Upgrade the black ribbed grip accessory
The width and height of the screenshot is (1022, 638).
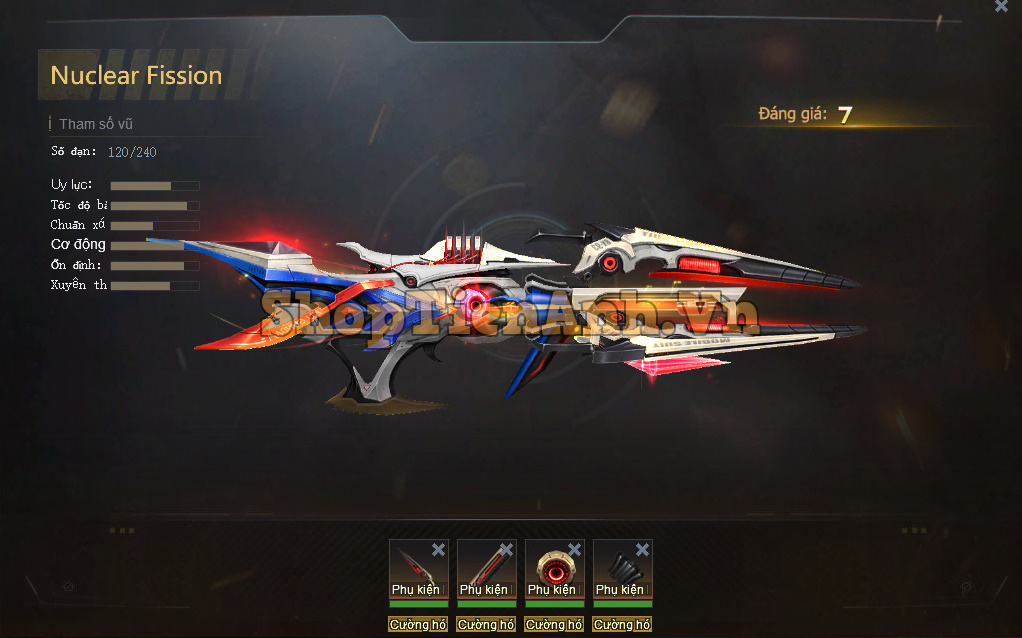point(622,624)
